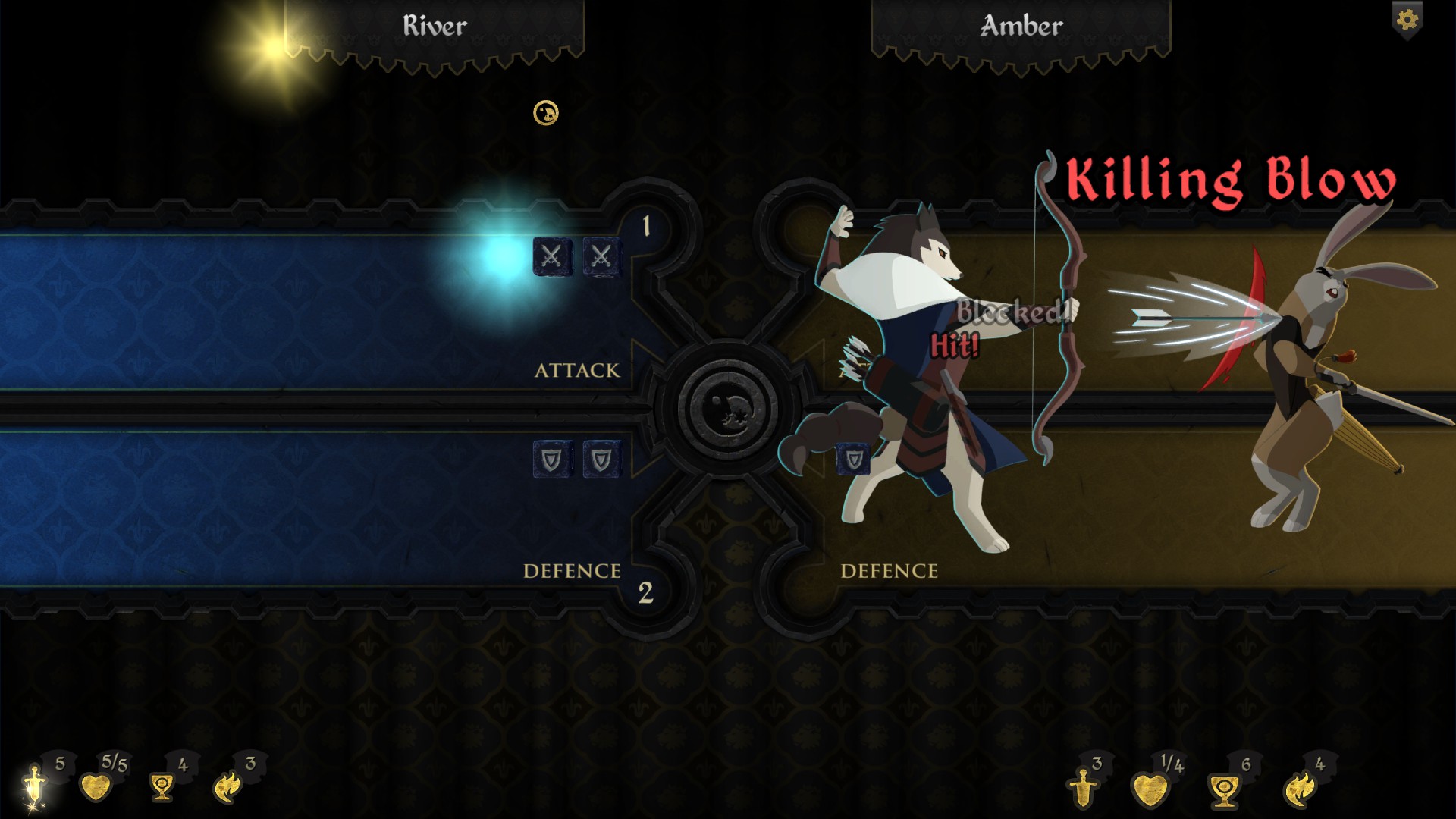Click the heart health icon showing 1/4
Image resolution: width=1456 pixels, height=819 pixels.
pyautogui.click(x=1150, y=789)
